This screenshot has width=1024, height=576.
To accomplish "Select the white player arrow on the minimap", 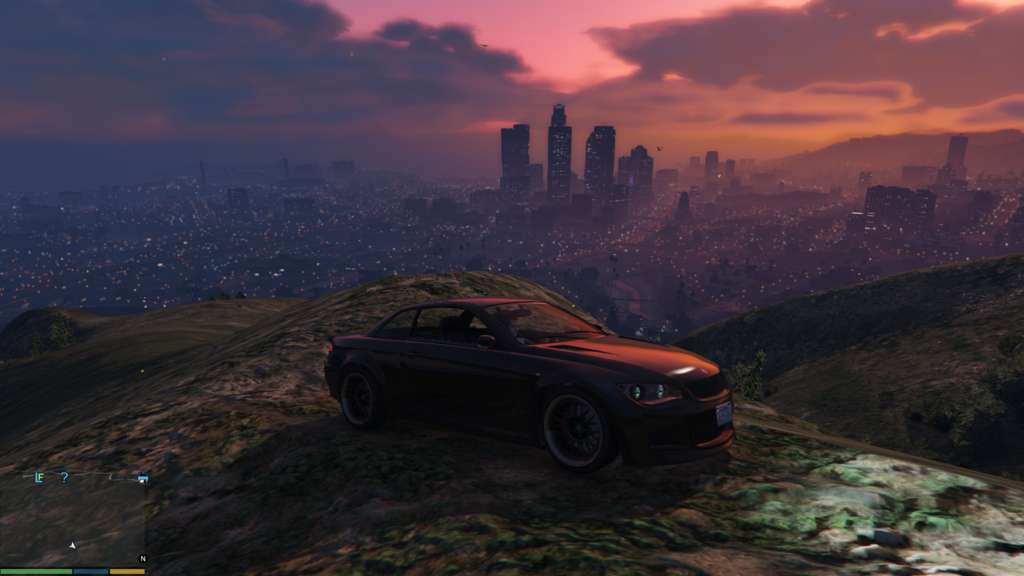I will tap(72, 545).
